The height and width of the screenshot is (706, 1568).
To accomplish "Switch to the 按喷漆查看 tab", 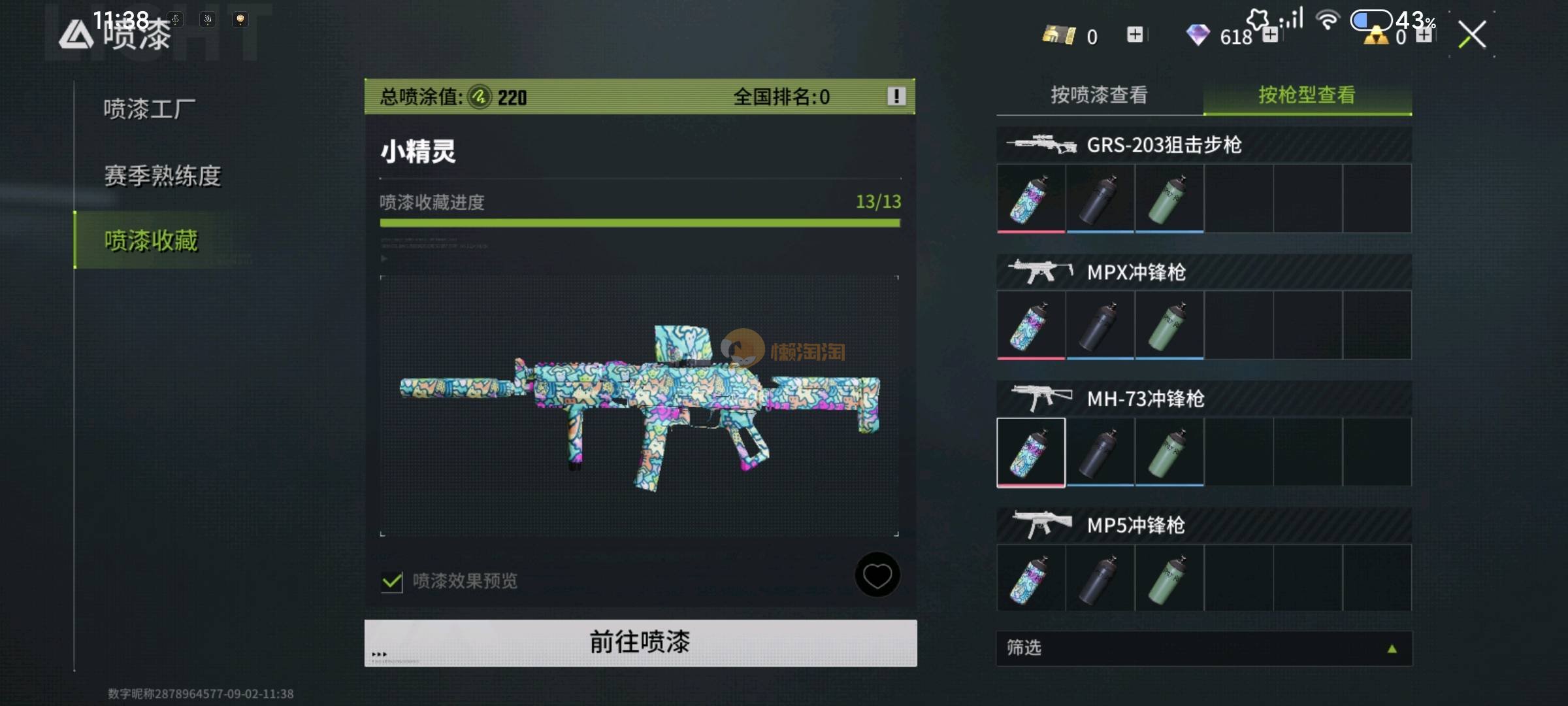I will click(1099, 95).
